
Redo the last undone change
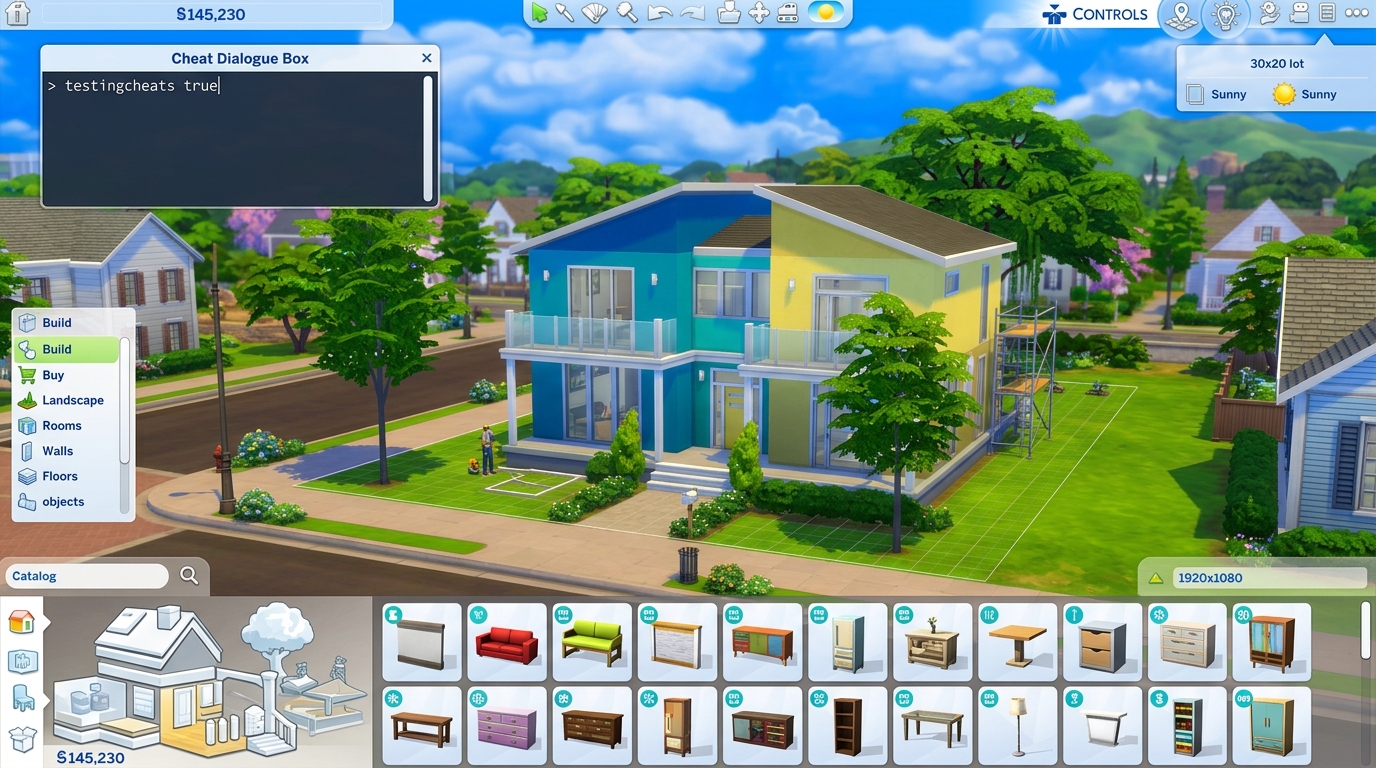point(694,13)
